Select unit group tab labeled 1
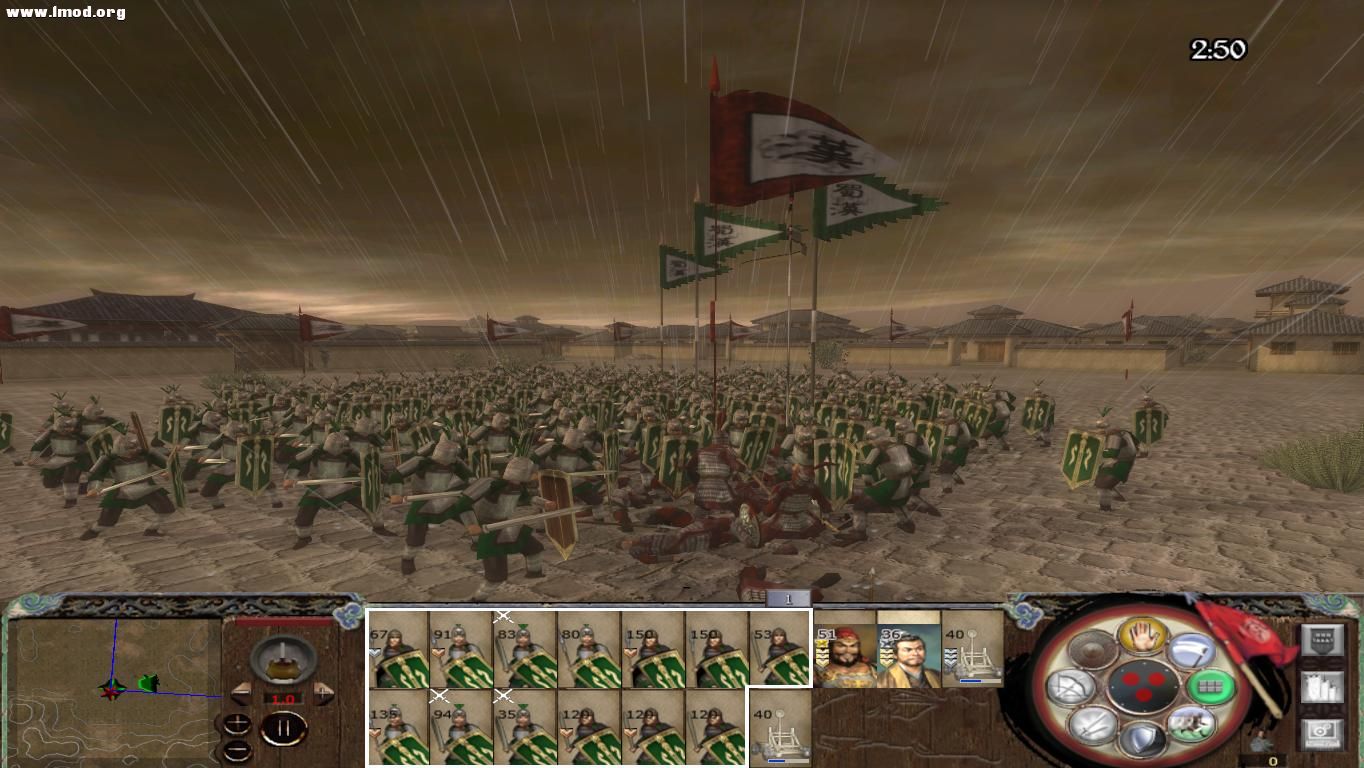 [789, 598]
